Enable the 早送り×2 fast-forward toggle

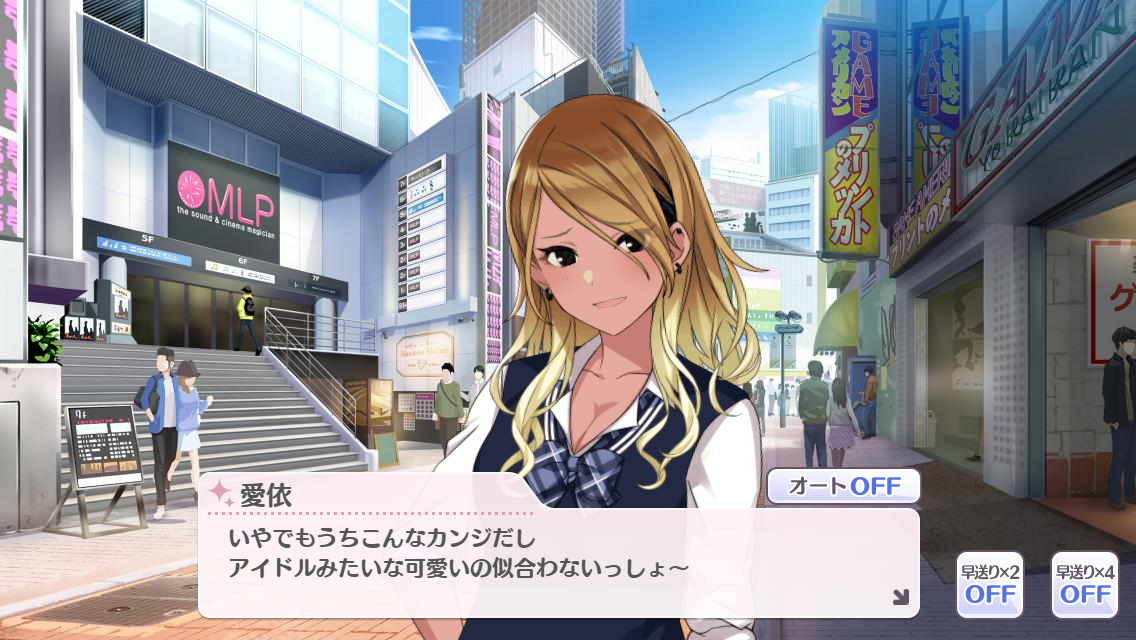tap(989, 584)
